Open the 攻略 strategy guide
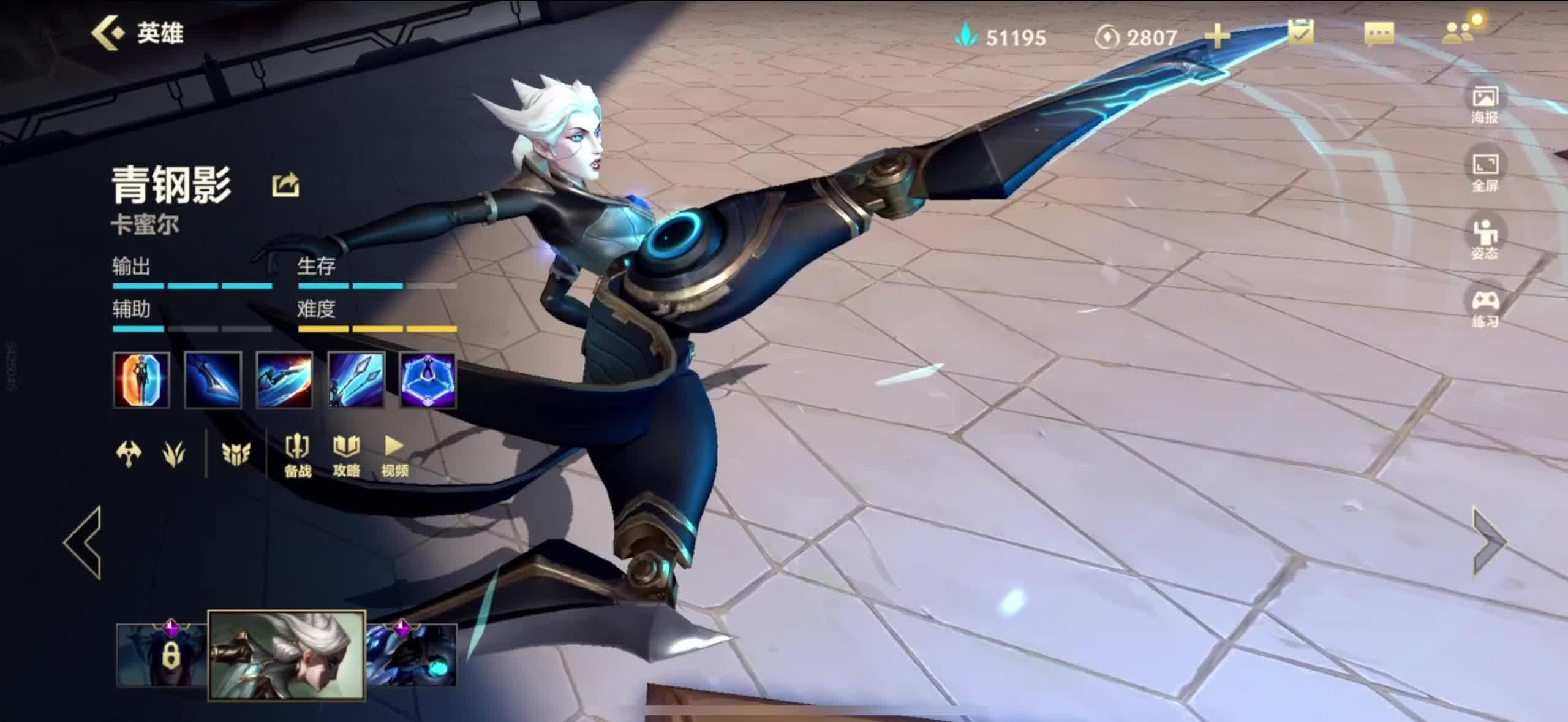1568x722 pixels. pos(346,455)
